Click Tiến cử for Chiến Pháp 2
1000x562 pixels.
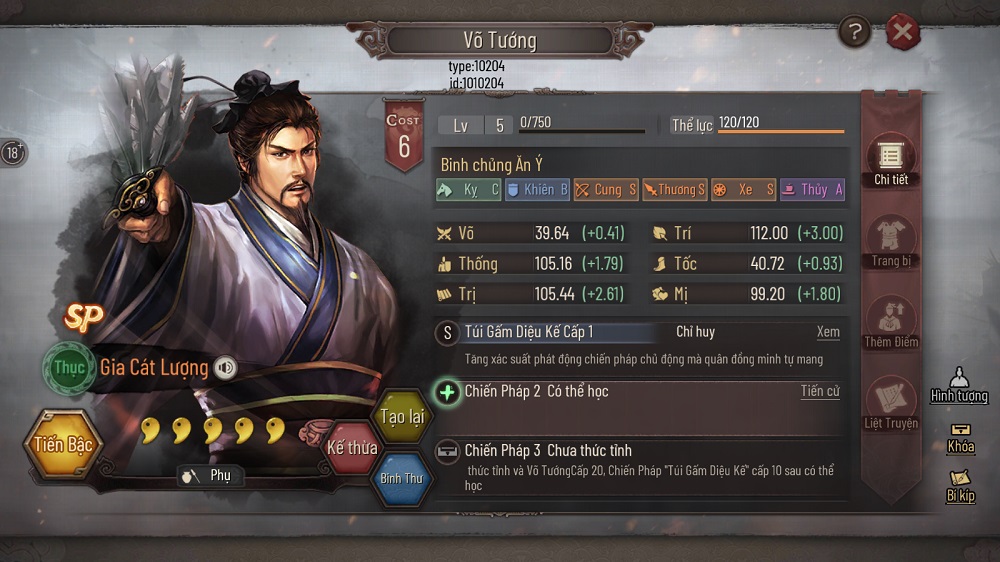819,391
